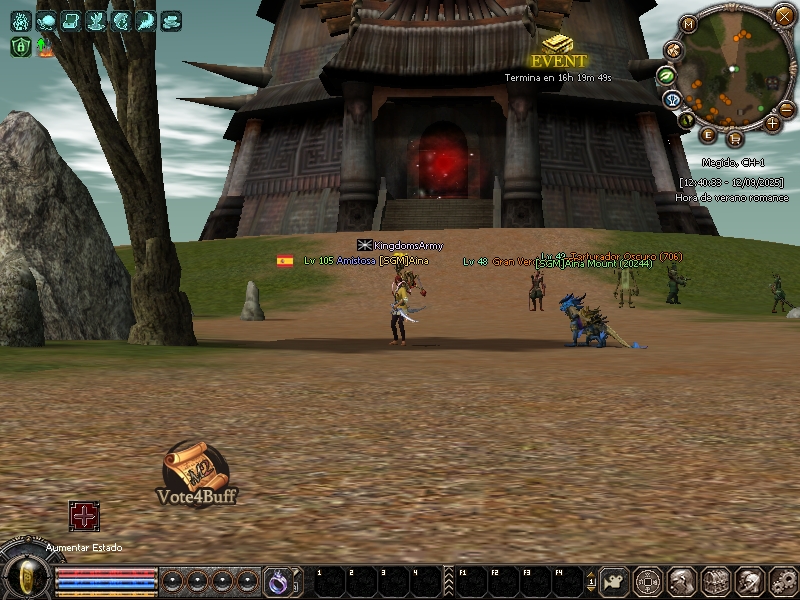Select the green padlock shield icon
The image size is (800, 600).
click(x=20, y=46)
